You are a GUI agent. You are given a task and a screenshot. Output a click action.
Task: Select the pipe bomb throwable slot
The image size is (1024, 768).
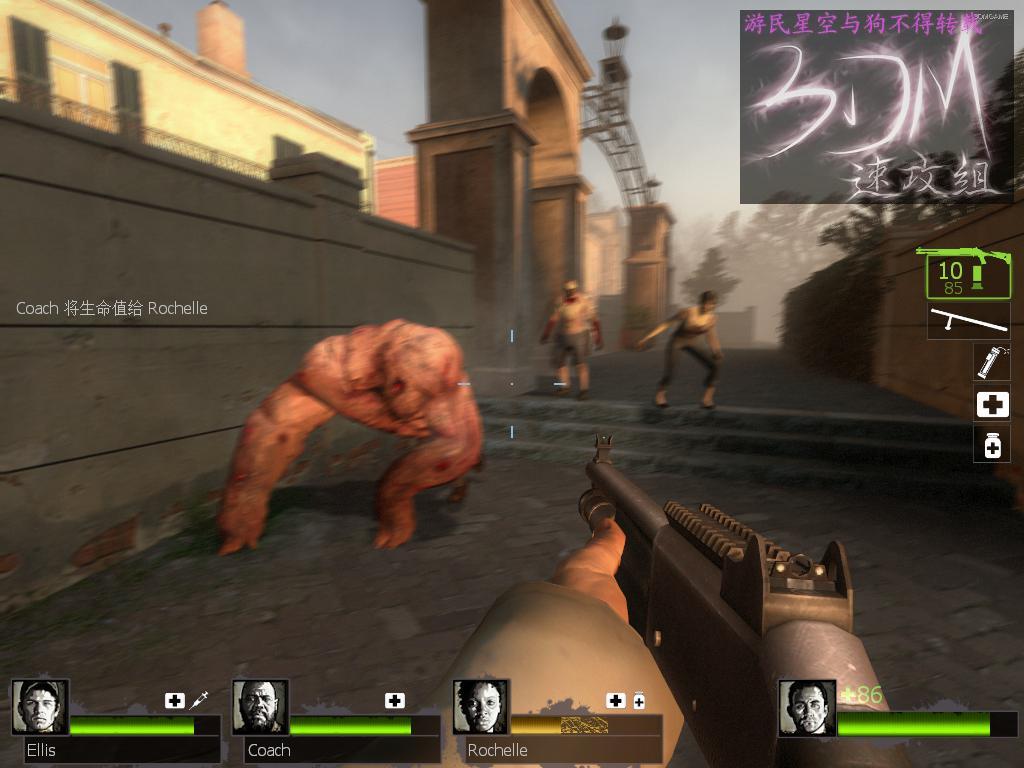coord(992,361)
